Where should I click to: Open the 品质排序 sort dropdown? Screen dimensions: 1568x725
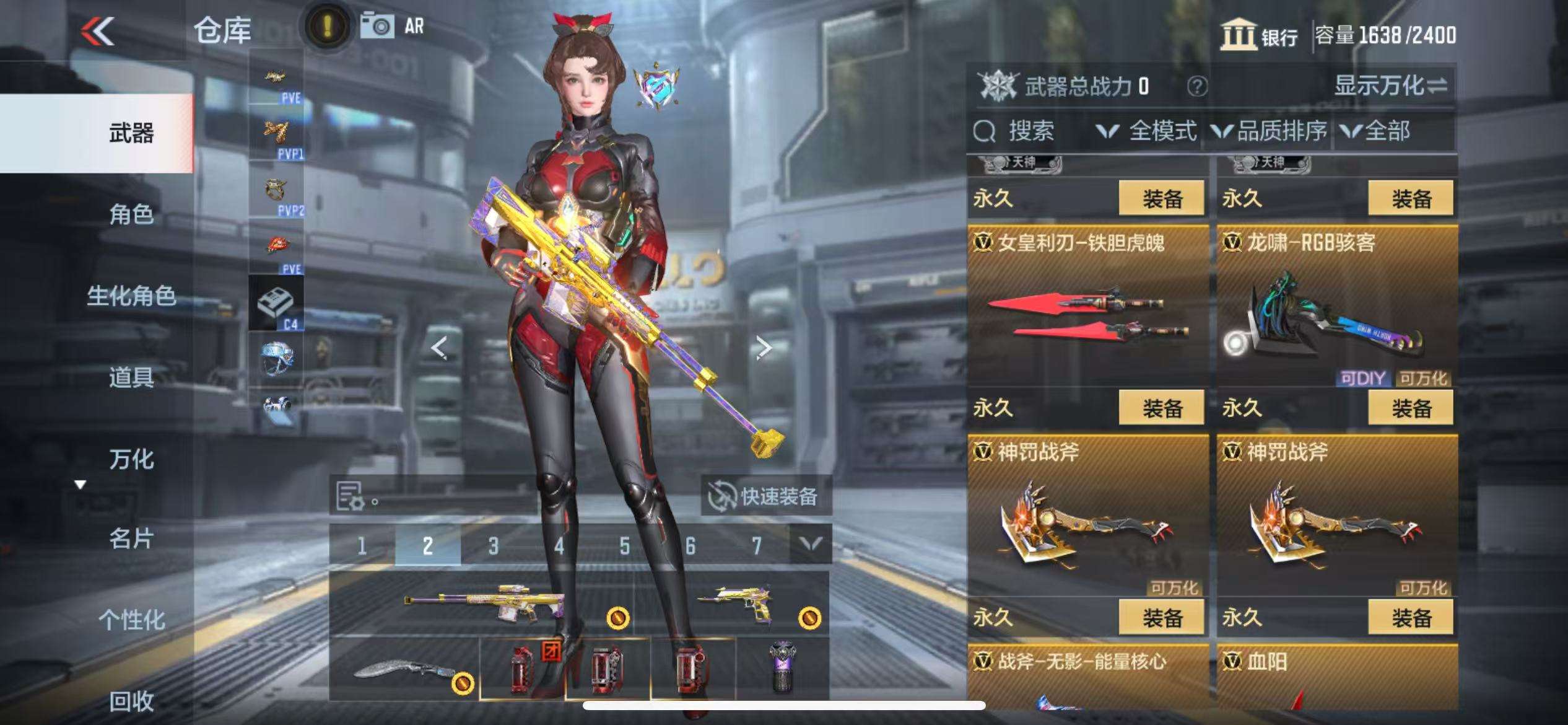[x=1269, y=131]
